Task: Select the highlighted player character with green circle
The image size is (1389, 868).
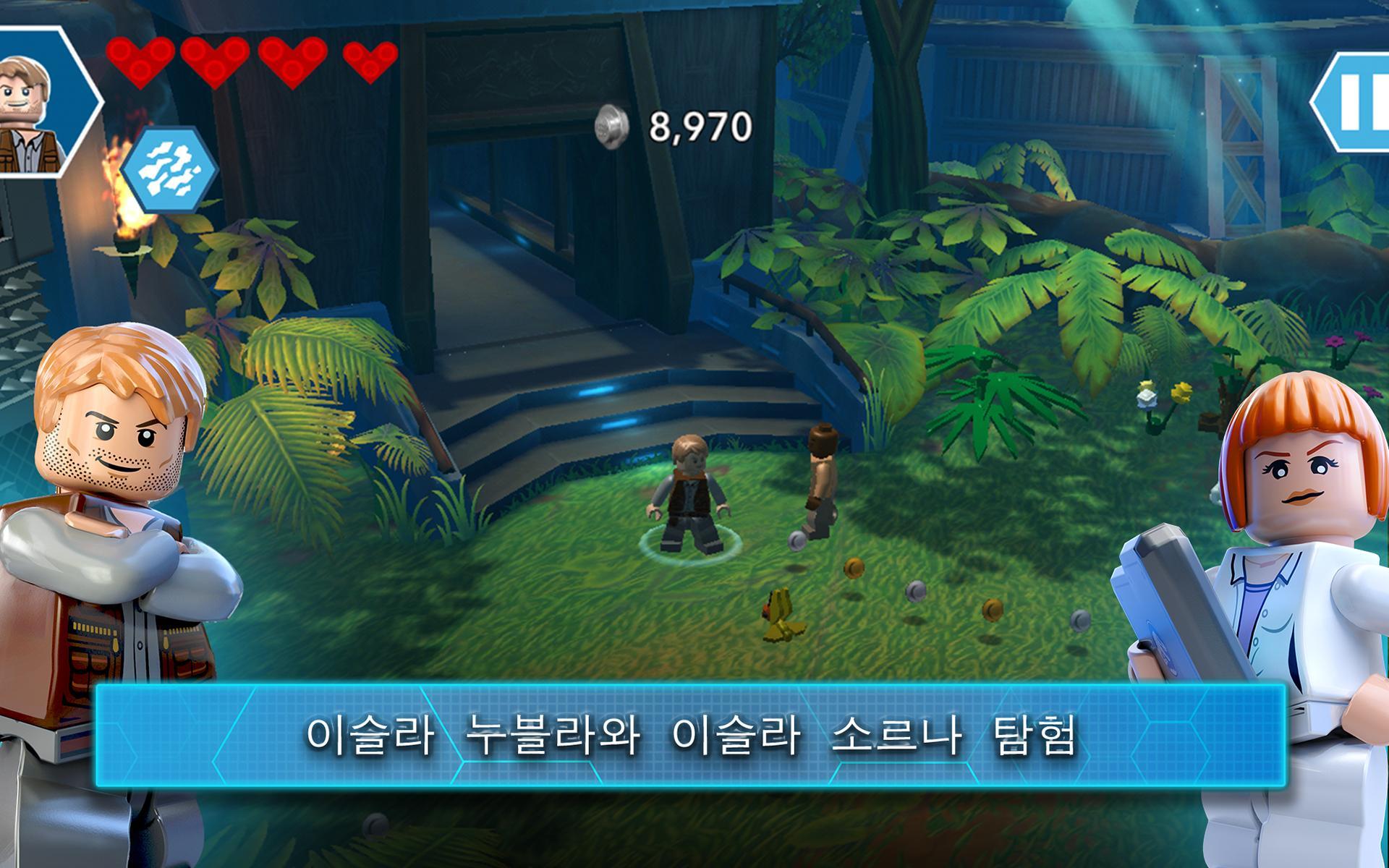Action: coord(689,499)
